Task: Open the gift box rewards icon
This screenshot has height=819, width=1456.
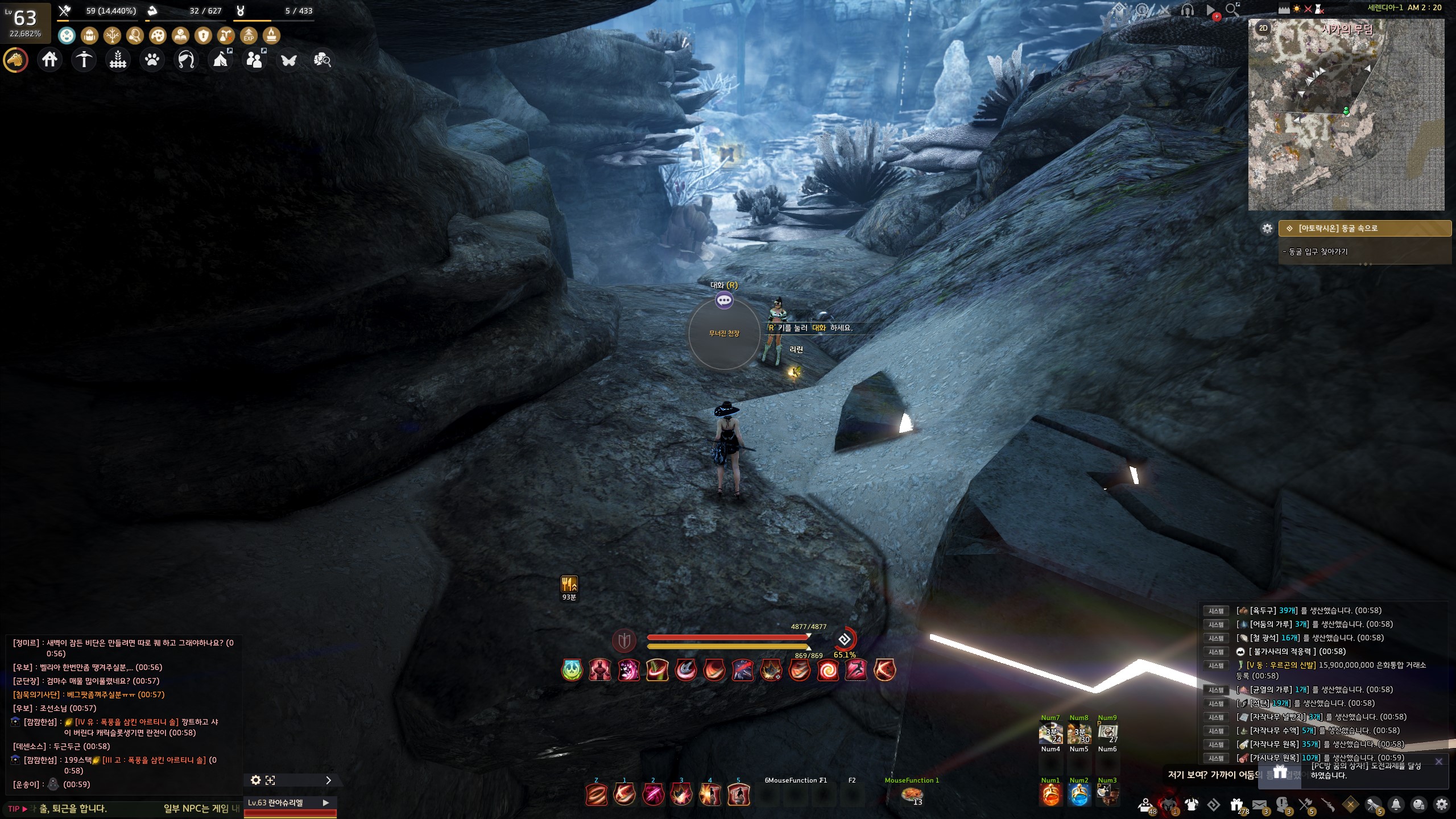Action: point(1236,805)
